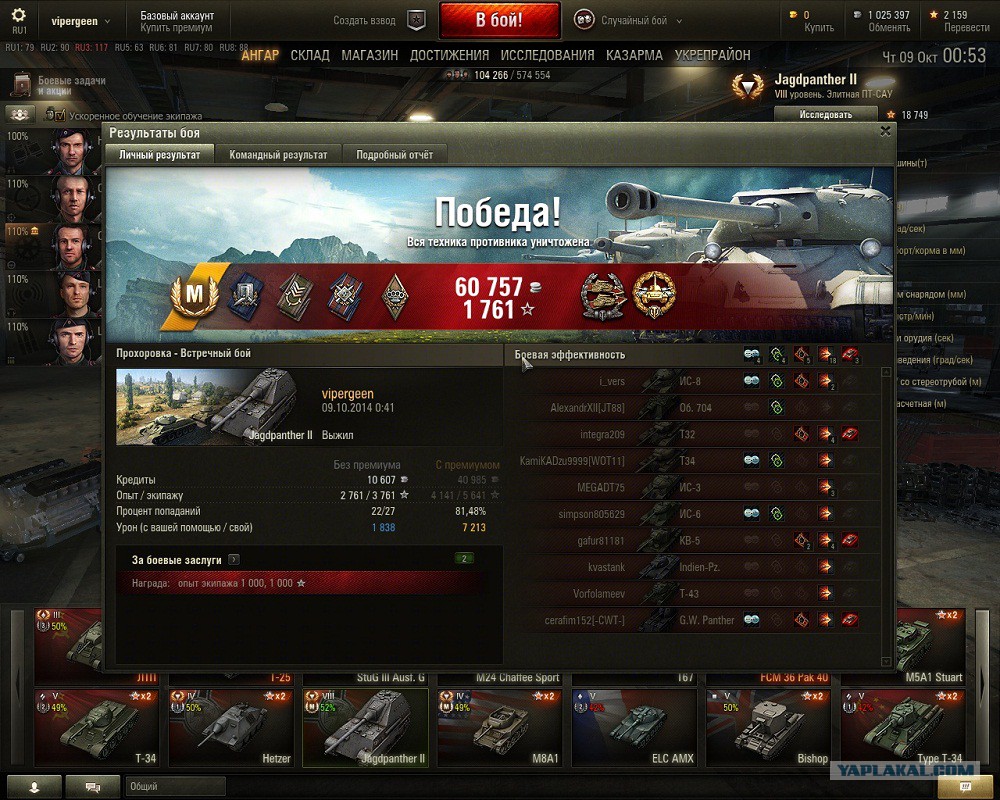Pick the Bishop tank in the carousel
The image size is (1000, 800).
(770, 728)
